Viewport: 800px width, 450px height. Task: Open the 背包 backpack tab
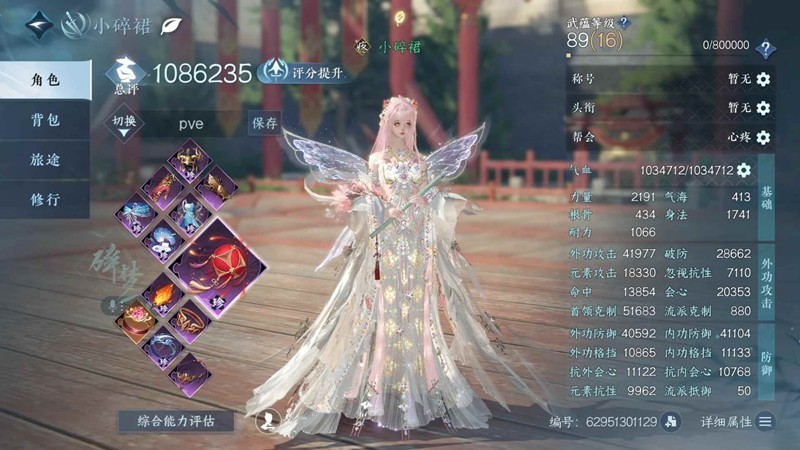tap(45, 120)
